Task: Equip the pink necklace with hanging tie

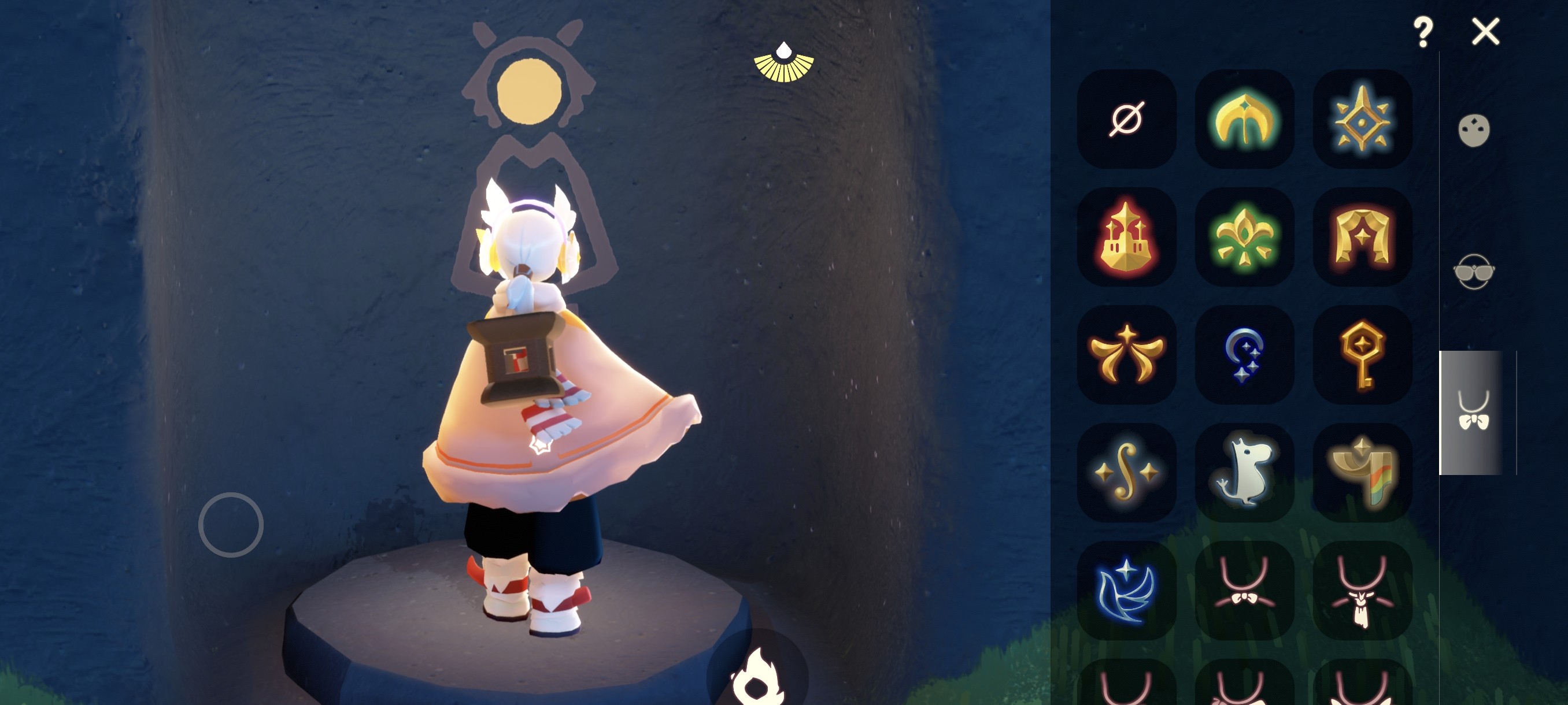Action: pos(1362,591)
